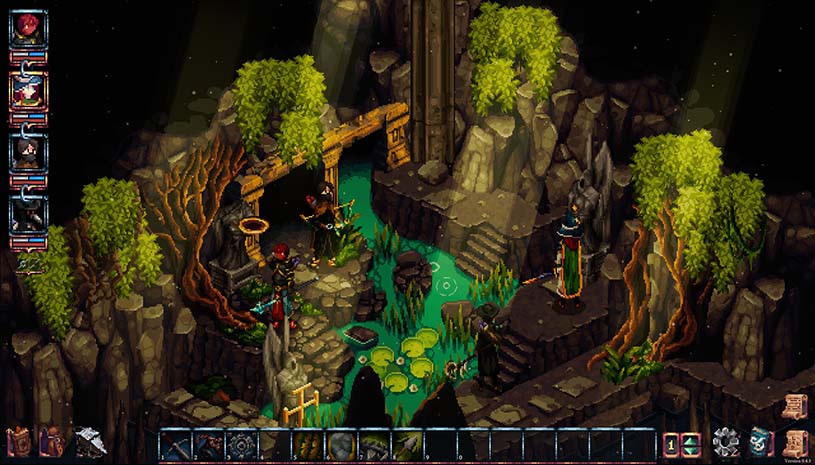Select the dark hooded party member portrait

tap(28, 214)
